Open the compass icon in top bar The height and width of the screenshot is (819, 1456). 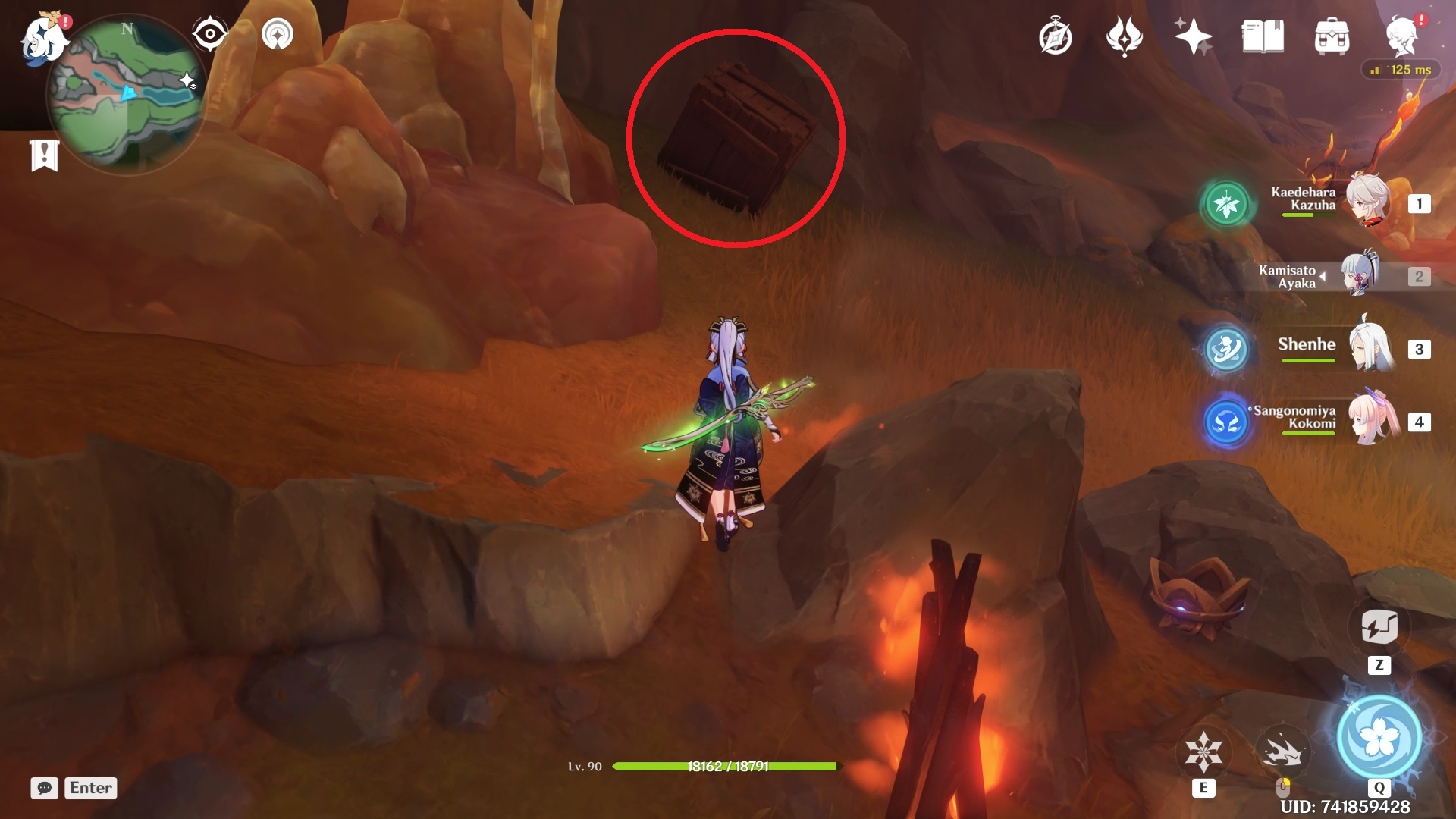(1055, 37)
